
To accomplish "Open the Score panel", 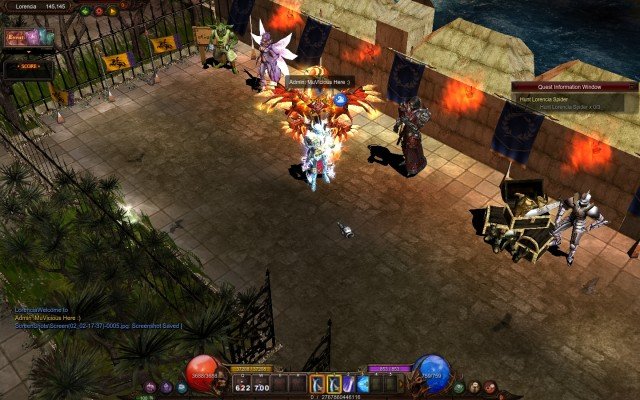I will (26, 67).
